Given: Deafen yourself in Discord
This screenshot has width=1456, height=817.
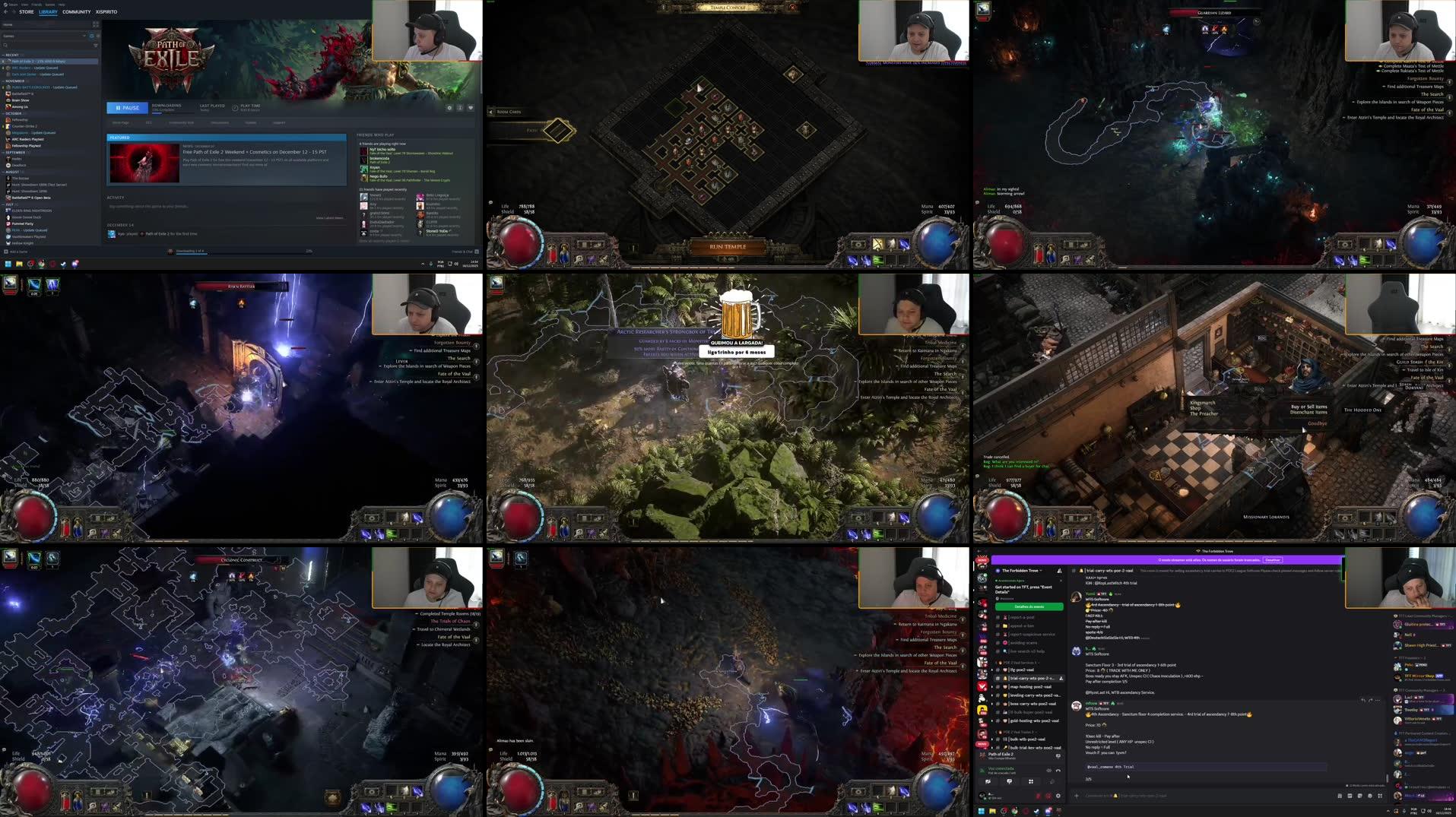Looking at the screenshot, I should click(1048, 795).
